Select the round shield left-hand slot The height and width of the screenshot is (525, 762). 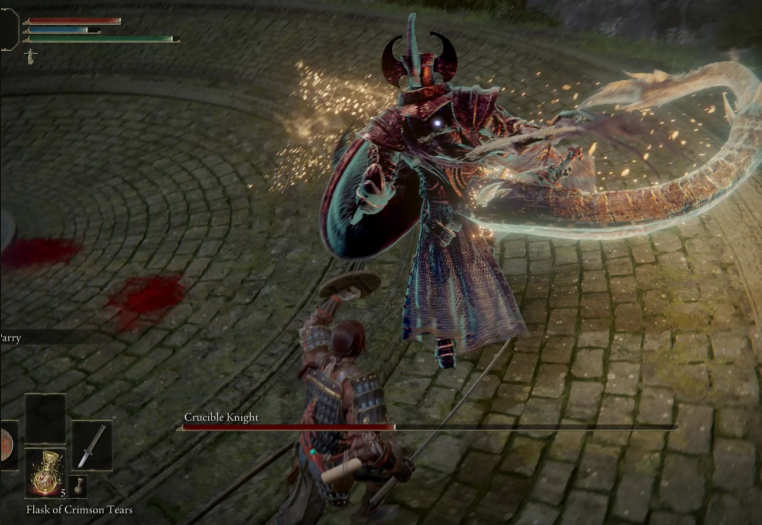[5, 446]
